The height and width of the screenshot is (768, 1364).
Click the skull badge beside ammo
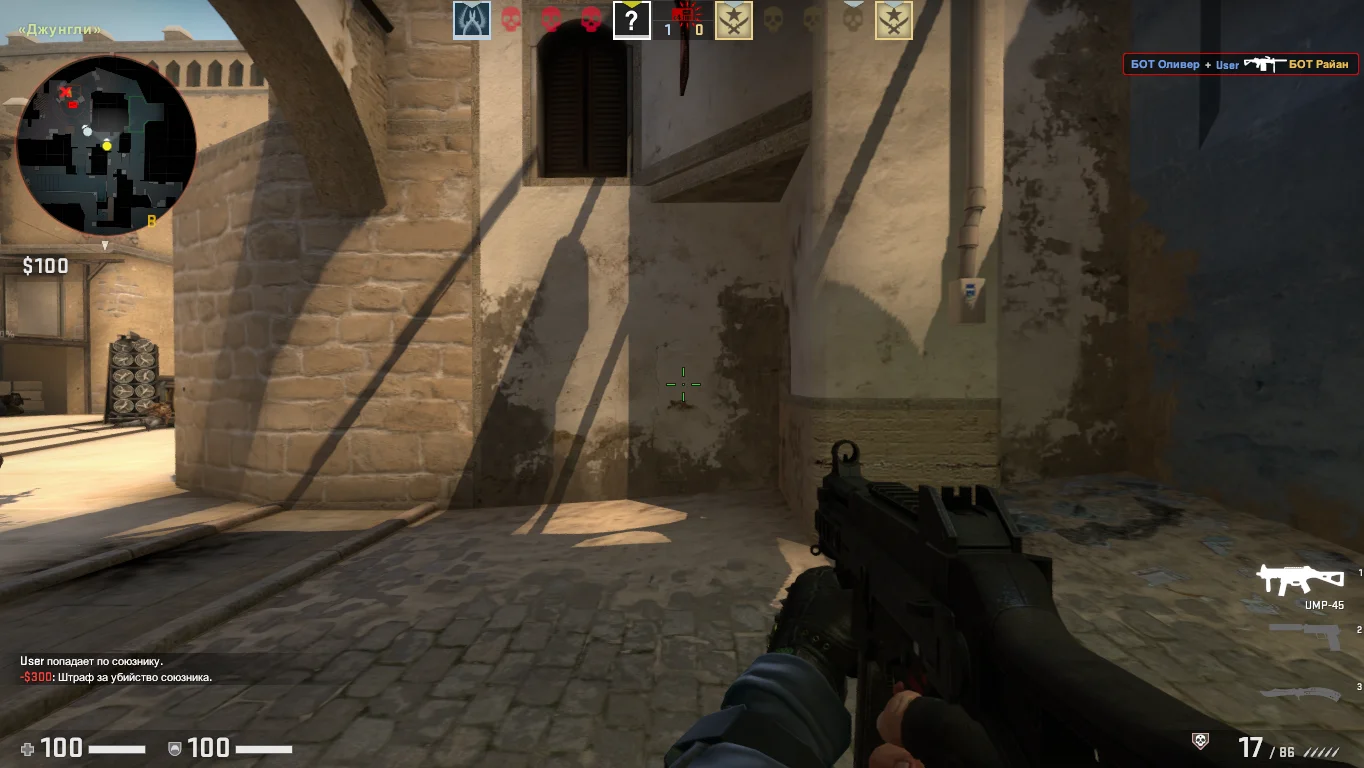pos(1201,741)
